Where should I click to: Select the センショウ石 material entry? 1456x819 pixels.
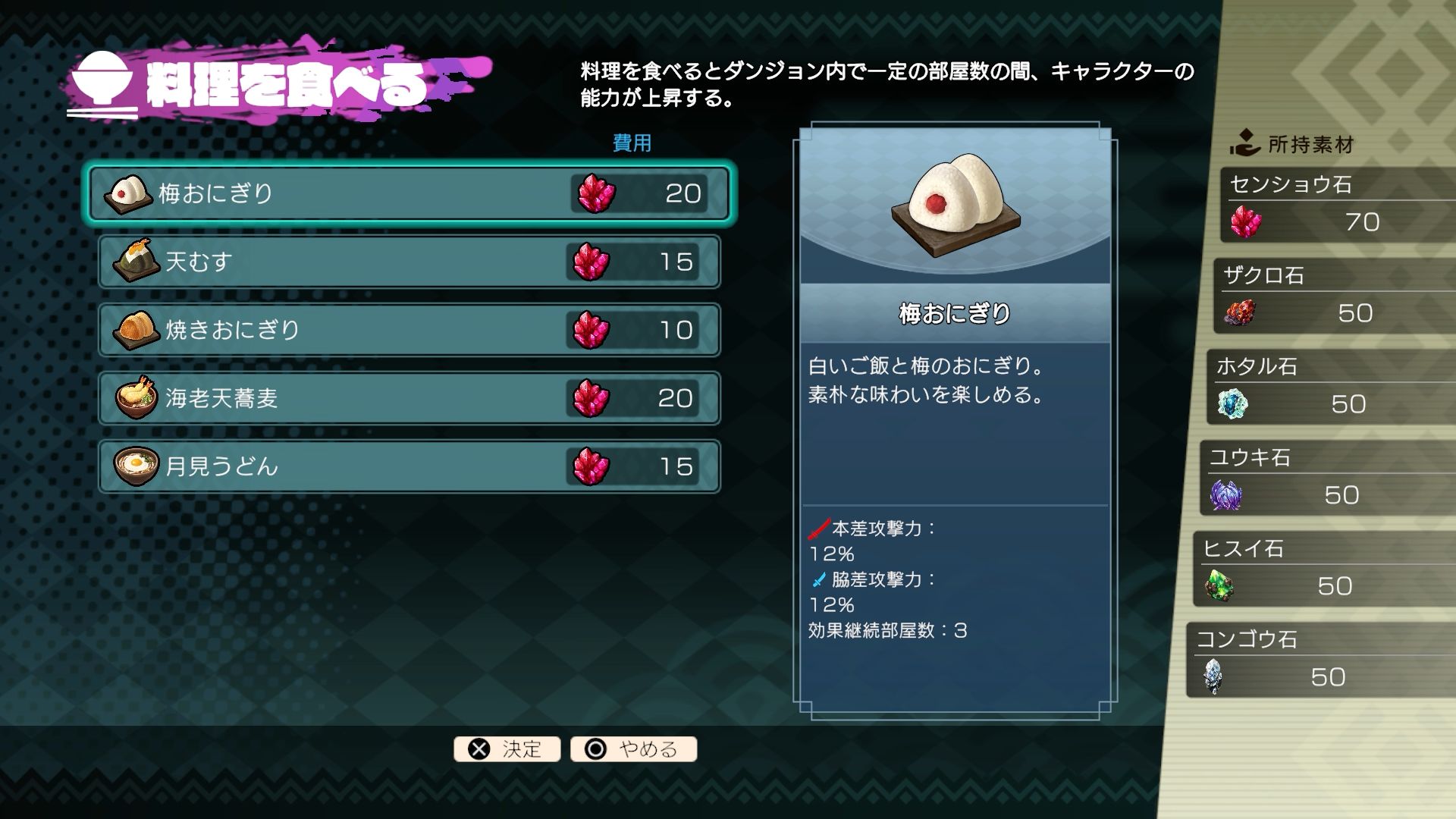(1338, 206)
